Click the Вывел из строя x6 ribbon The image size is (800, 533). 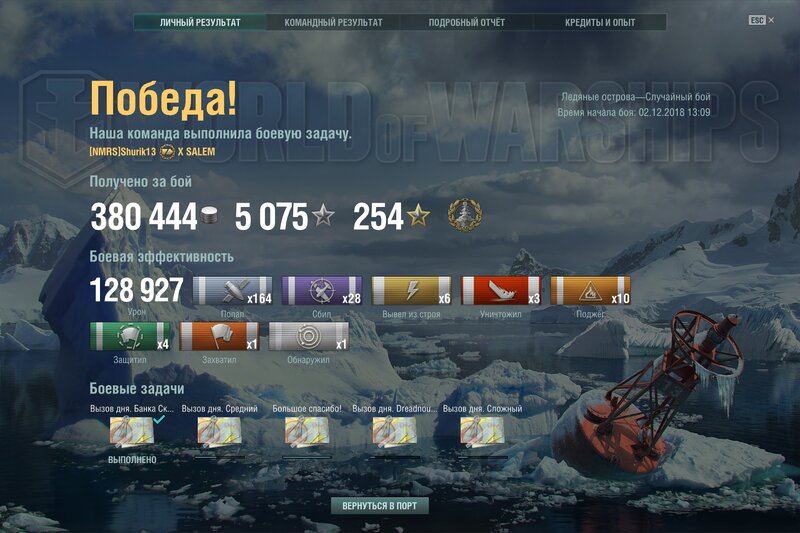click(412, 291)
